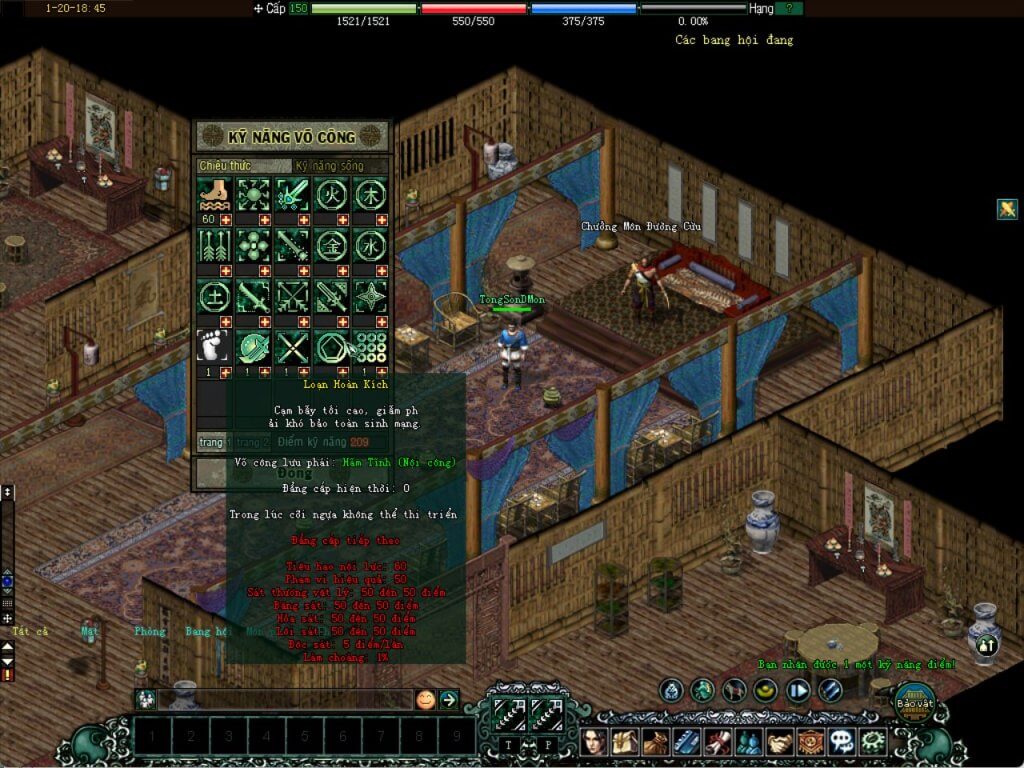Switch to the Kỹ năng sống tab
Image resolution: width=1024 pixels, height=768 pixels.
point(338,166)
